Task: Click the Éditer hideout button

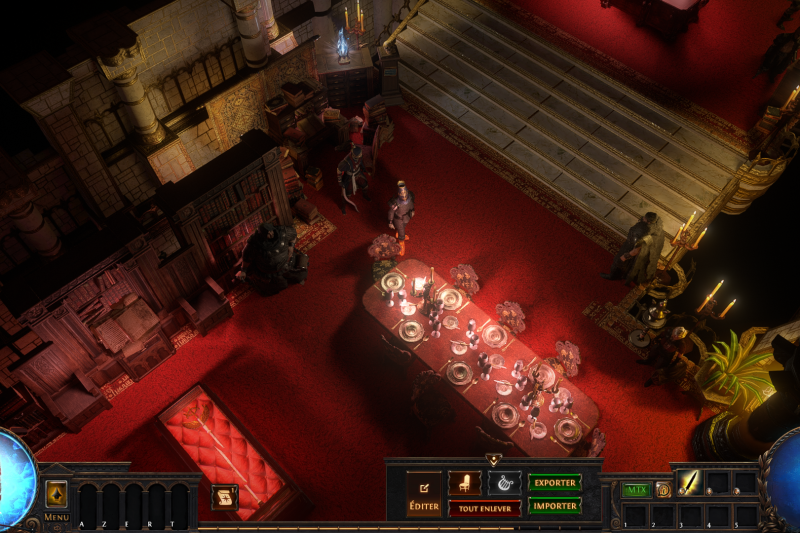Action: (x=423, y=495)
